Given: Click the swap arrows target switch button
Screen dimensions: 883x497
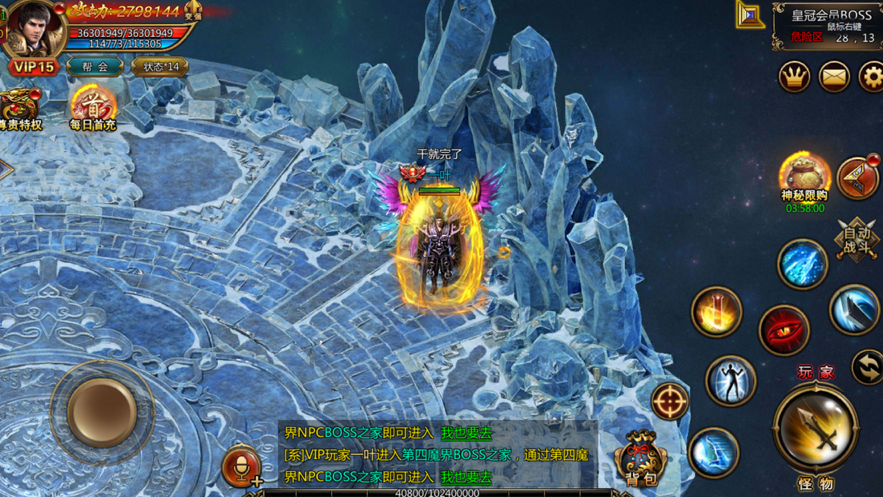Looking at the screenshot, I should click(x=867, y=366).
